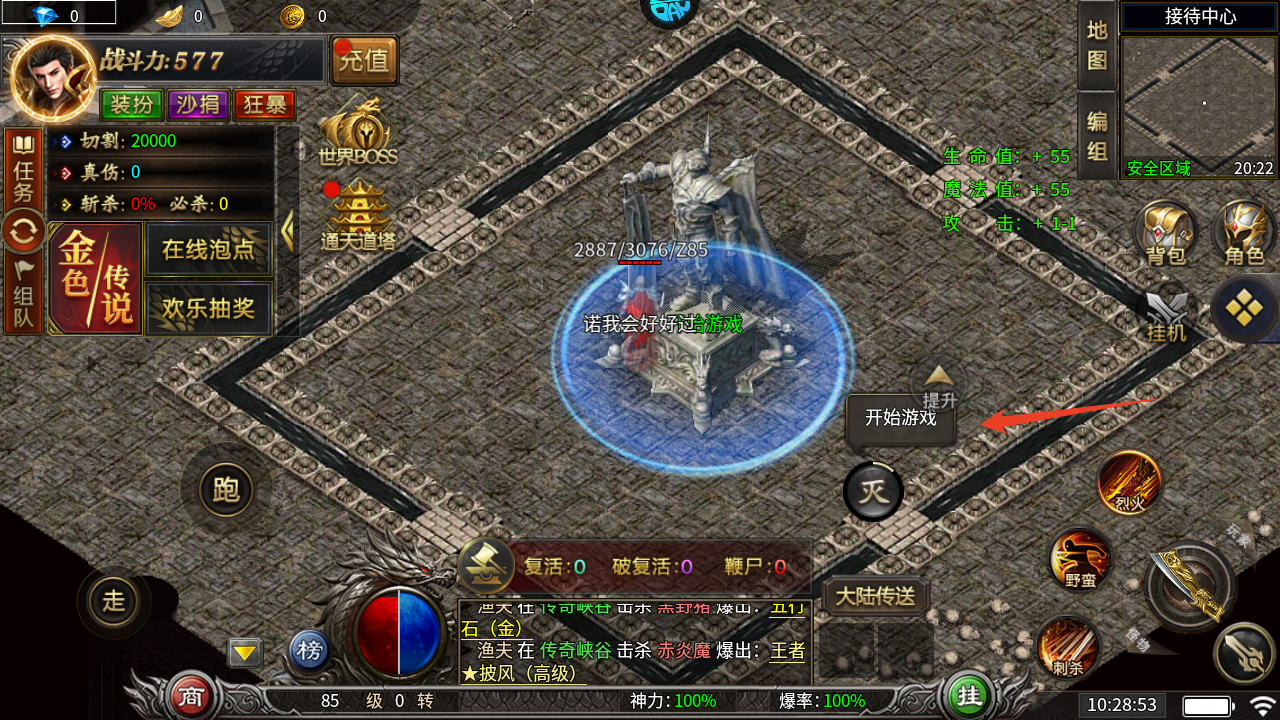Click the 开始游戏 start game bubble
This screenshot has width=1280, height=720.
click(x=900, y=418)
